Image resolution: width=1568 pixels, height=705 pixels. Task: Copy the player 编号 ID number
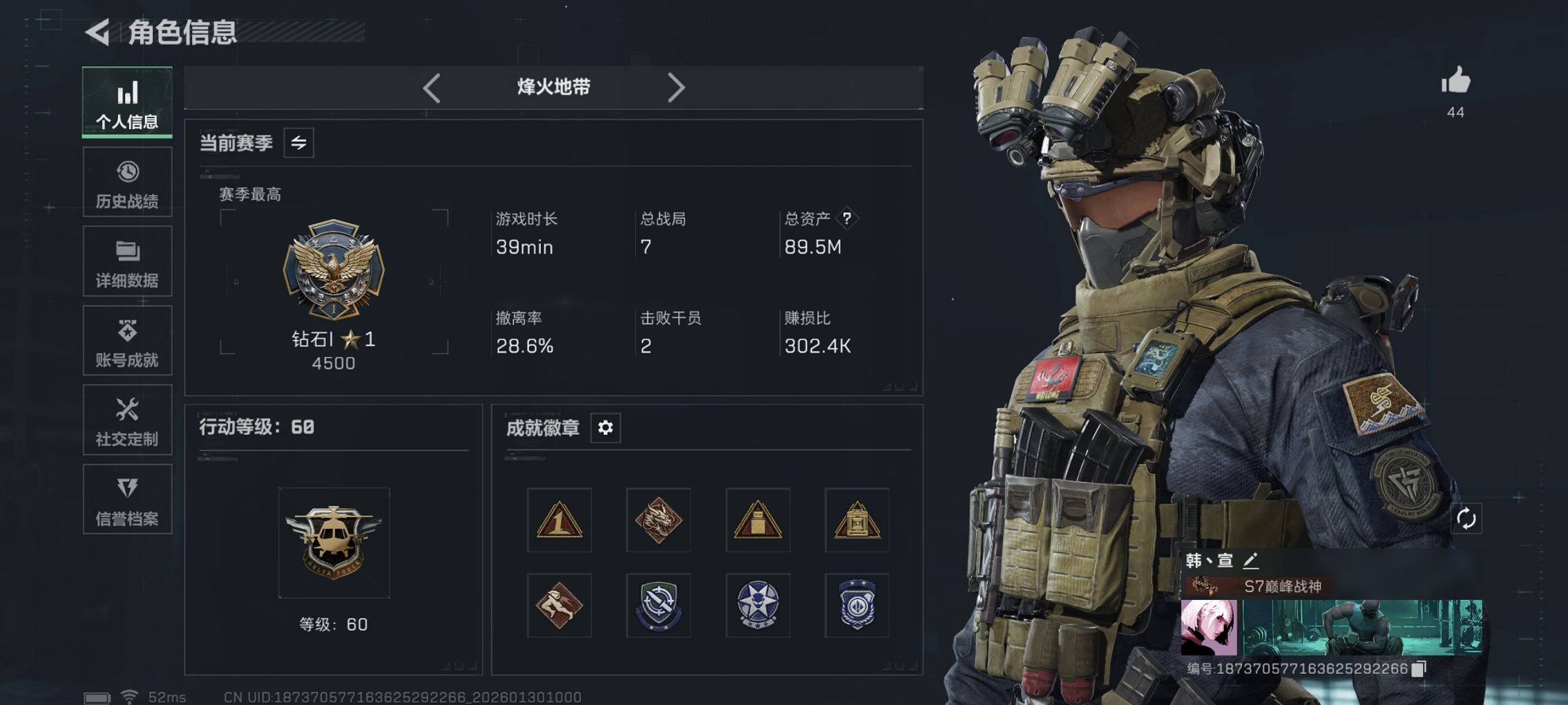(1420, 668)
